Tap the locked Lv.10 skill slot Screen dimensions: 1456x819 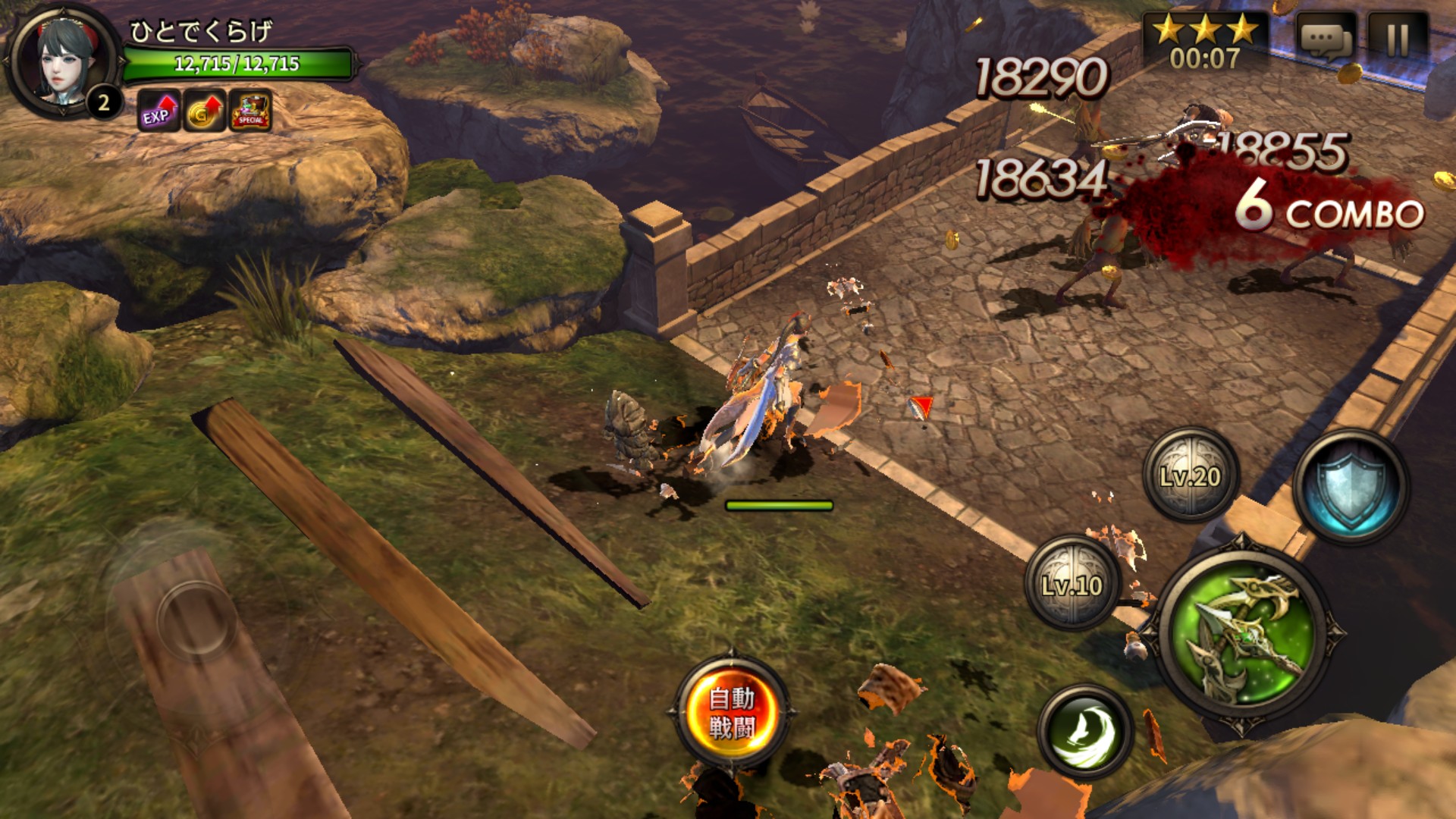(1072, 585)
